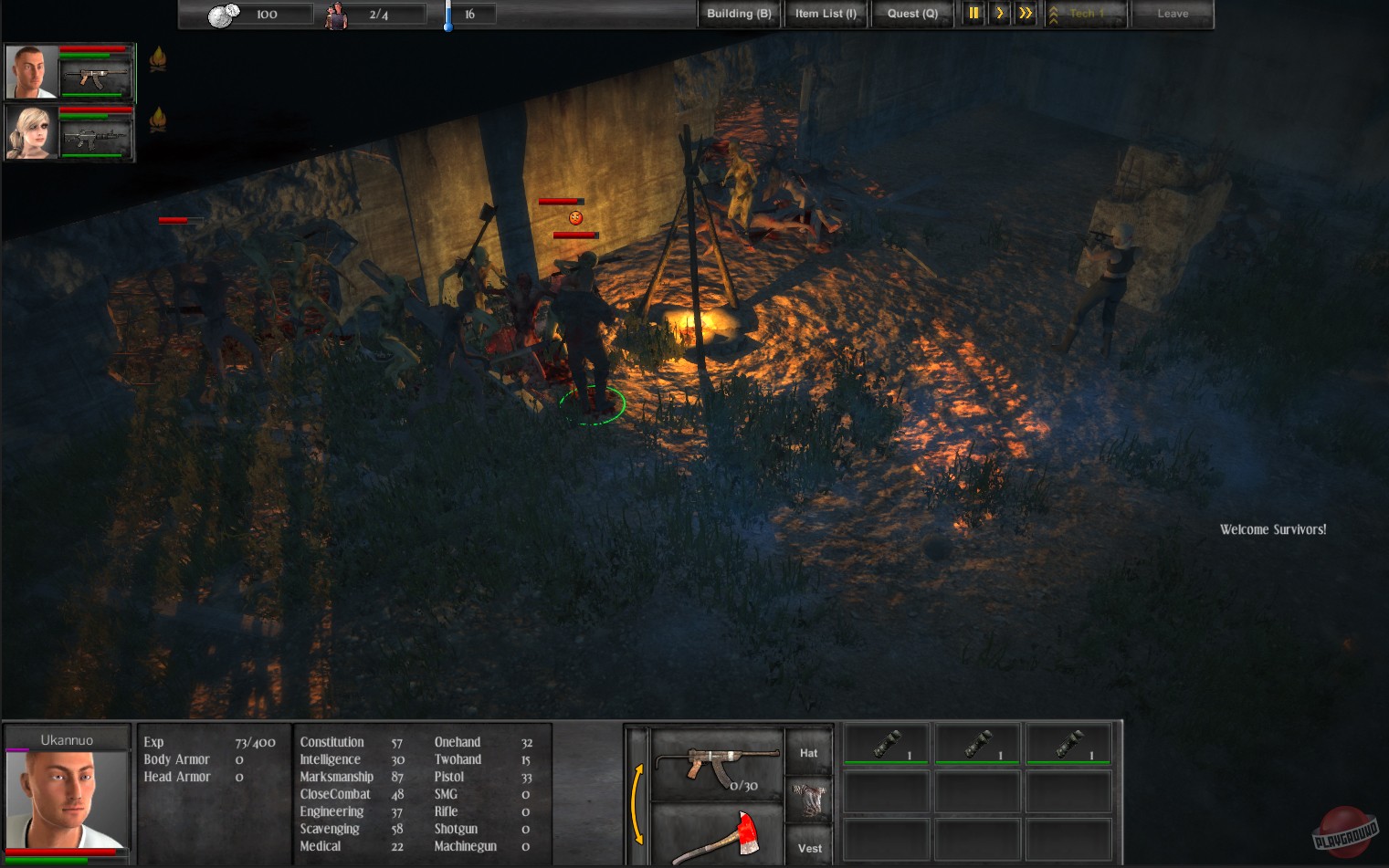The image size is (1389, 868).
Task: Enable double game speed
Action: coord(1024,14)
